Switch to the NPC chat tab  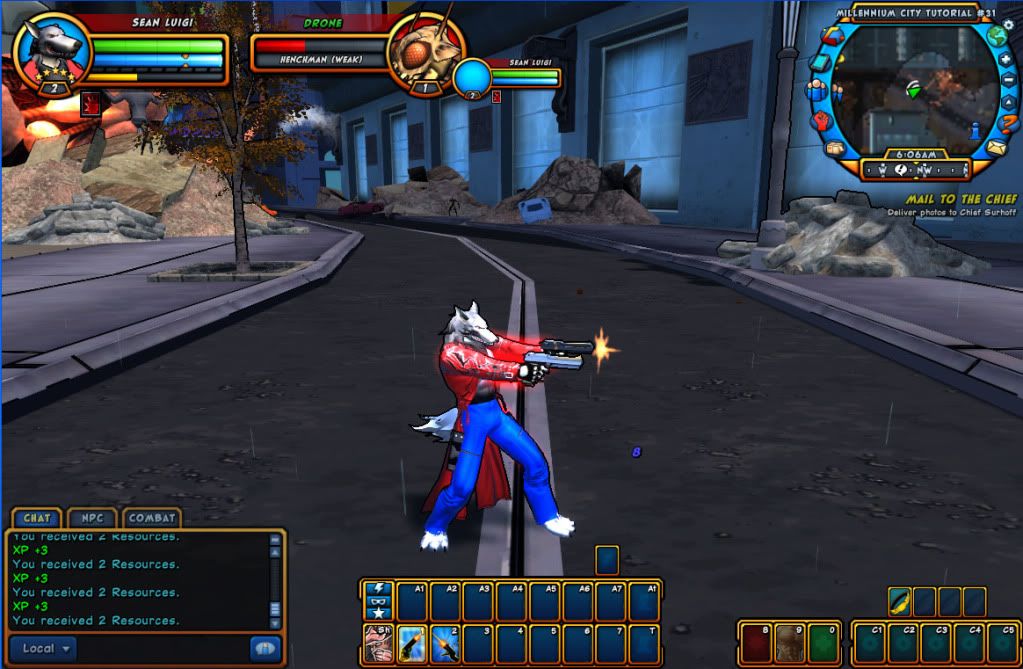(x=92, y=519)
